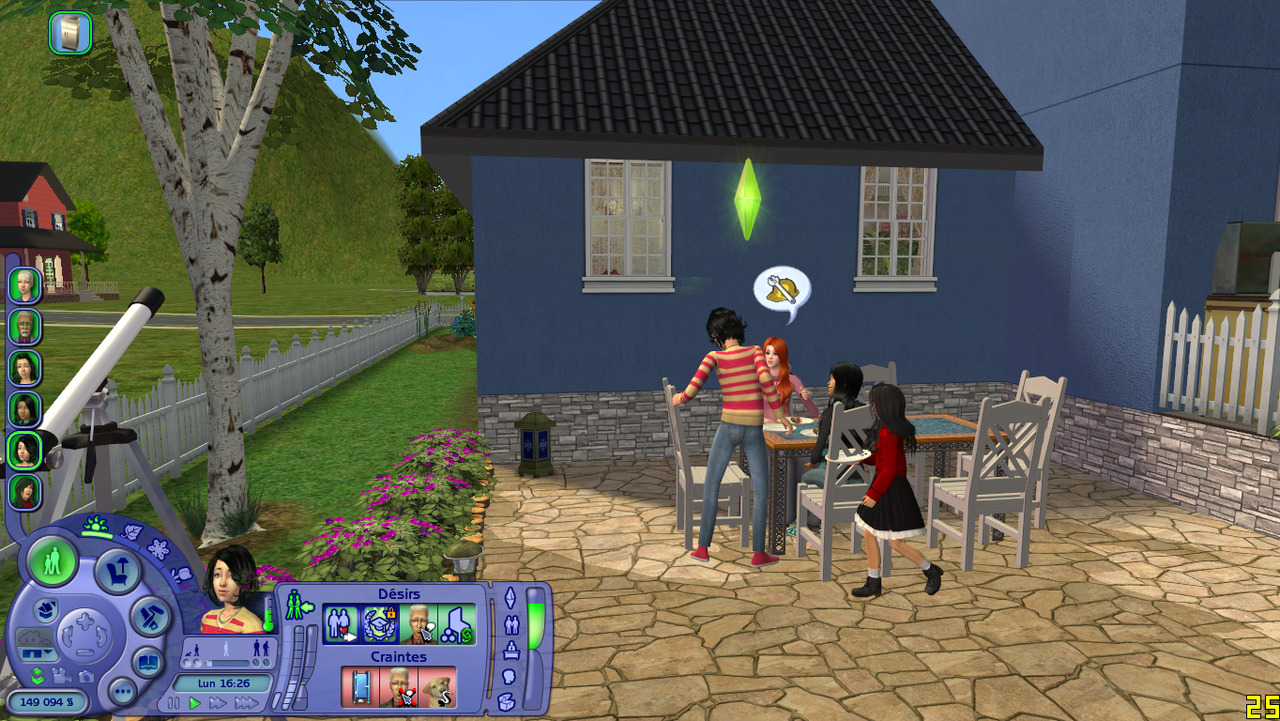Show the relationships panel with two figures
The height and width of the screenshot is (721, 1280).
511,625
